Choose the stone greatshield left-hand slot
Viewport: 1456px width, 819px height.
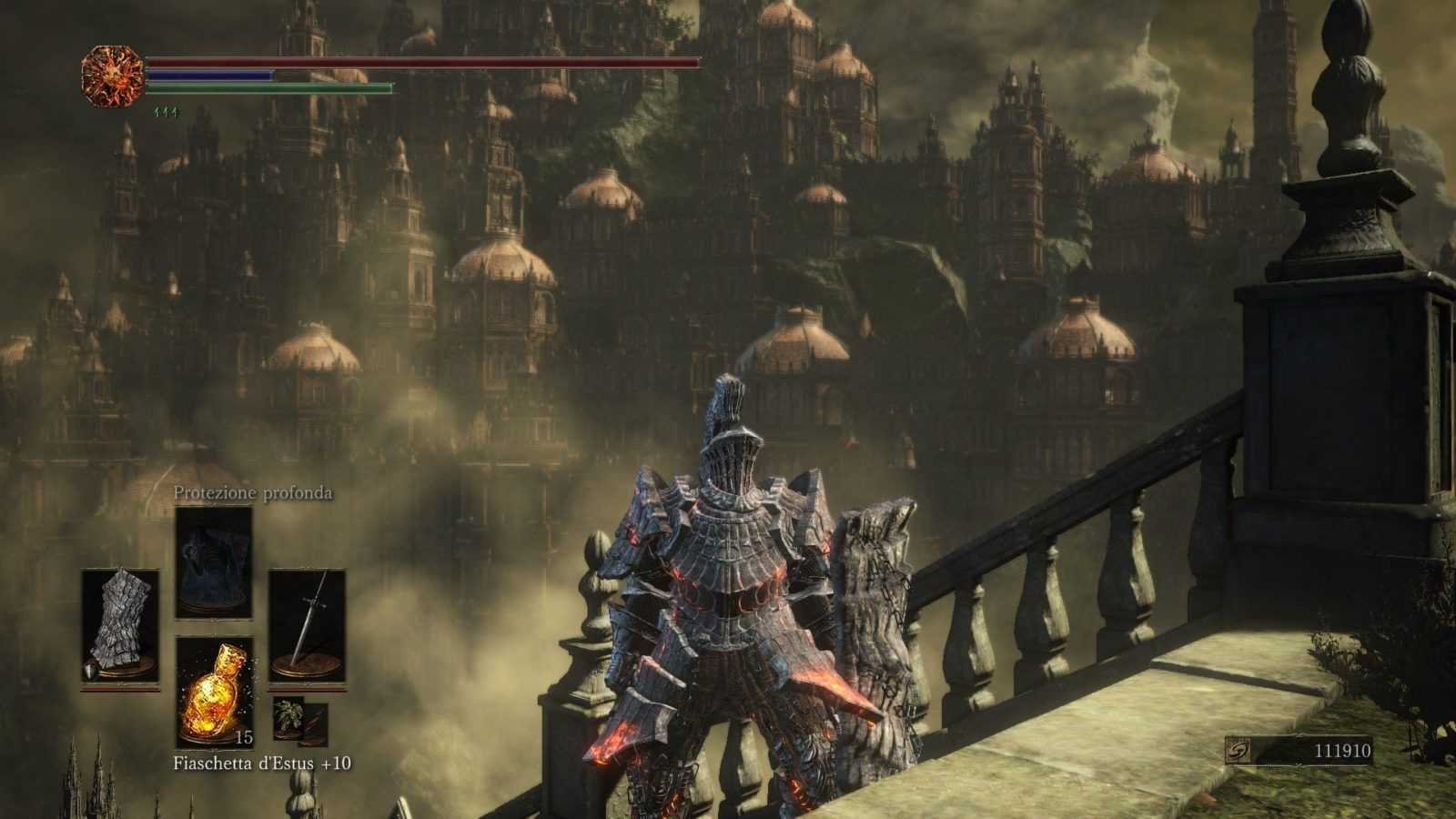[x=120, y=628]
